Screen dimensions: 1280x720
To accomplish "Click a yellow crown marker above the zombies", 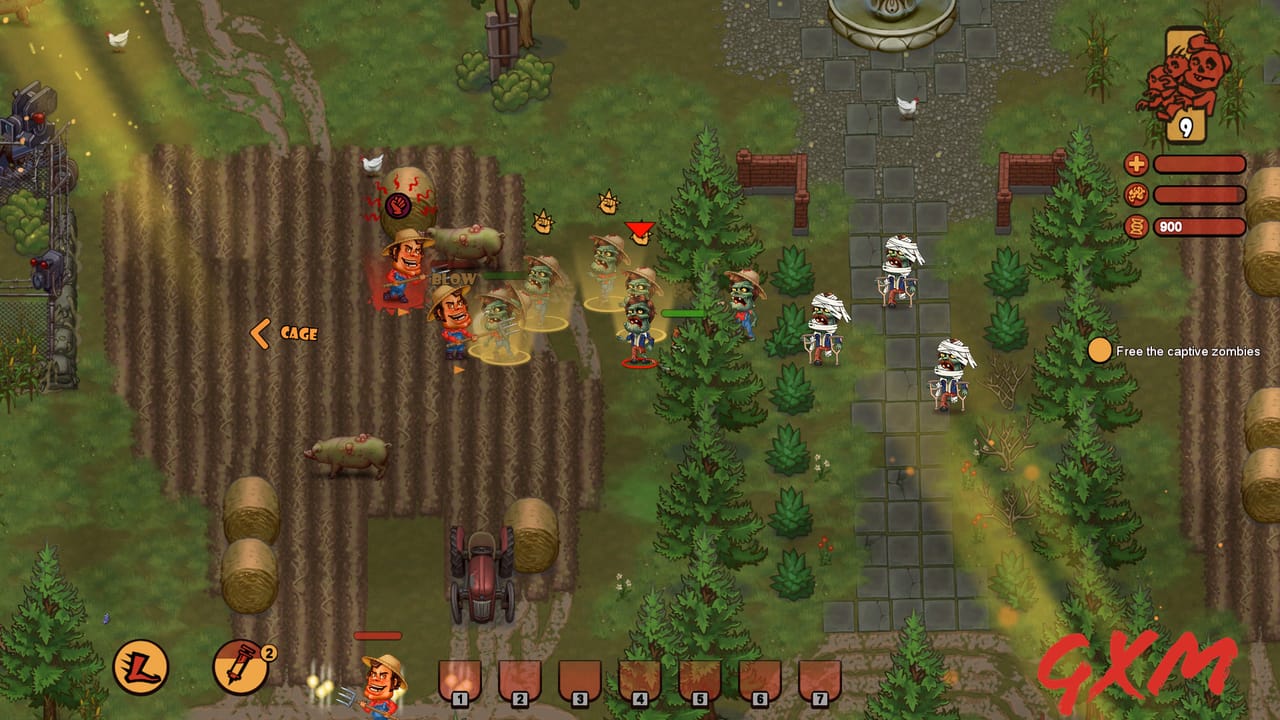I will pos(545,220).
